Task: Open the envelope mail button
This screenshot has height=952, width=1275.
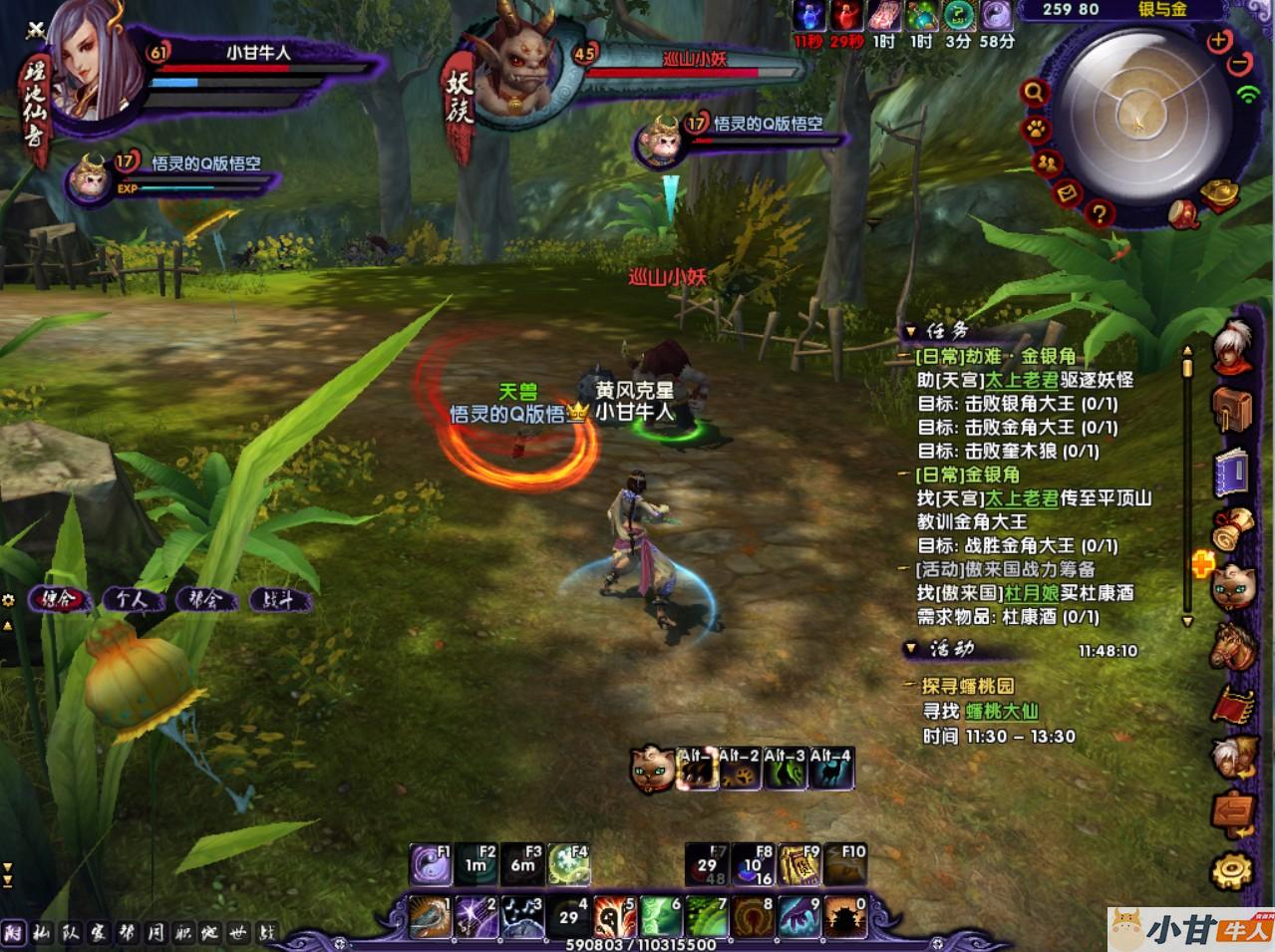Action: click(x=1069, y=191)
